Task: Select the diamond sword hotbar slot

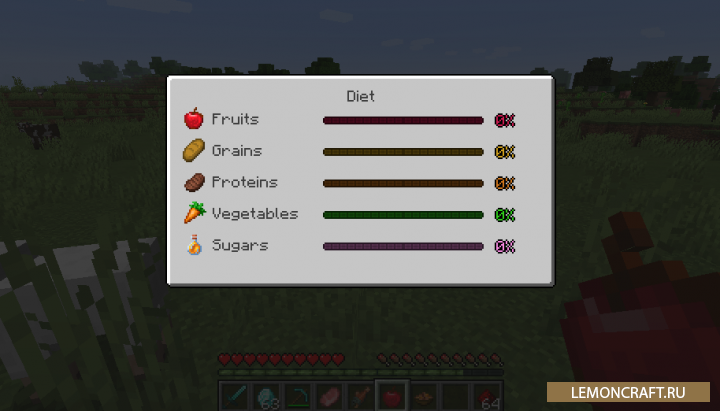Action: [233, 396]
